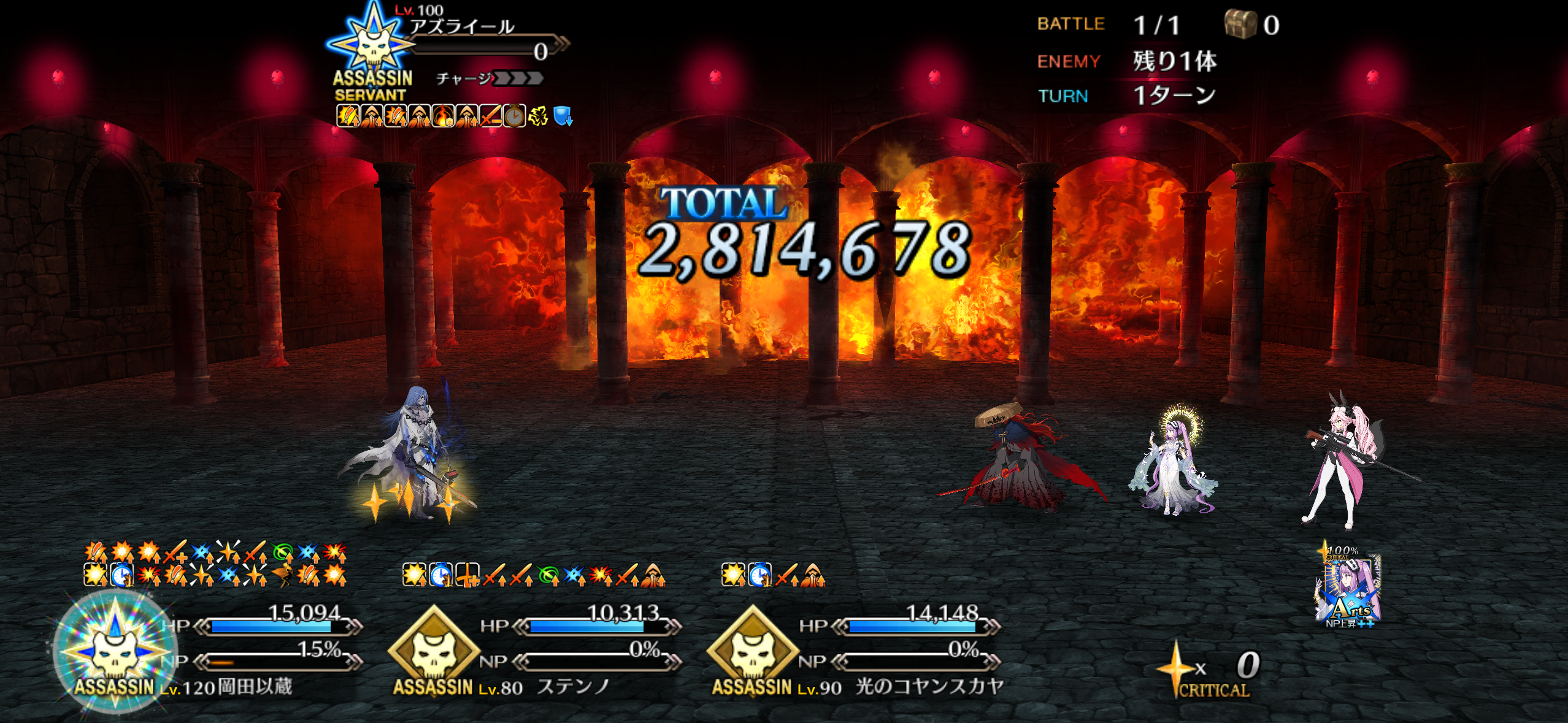Inspect 光のコヤンスカヤ's active buff icons

773,575
